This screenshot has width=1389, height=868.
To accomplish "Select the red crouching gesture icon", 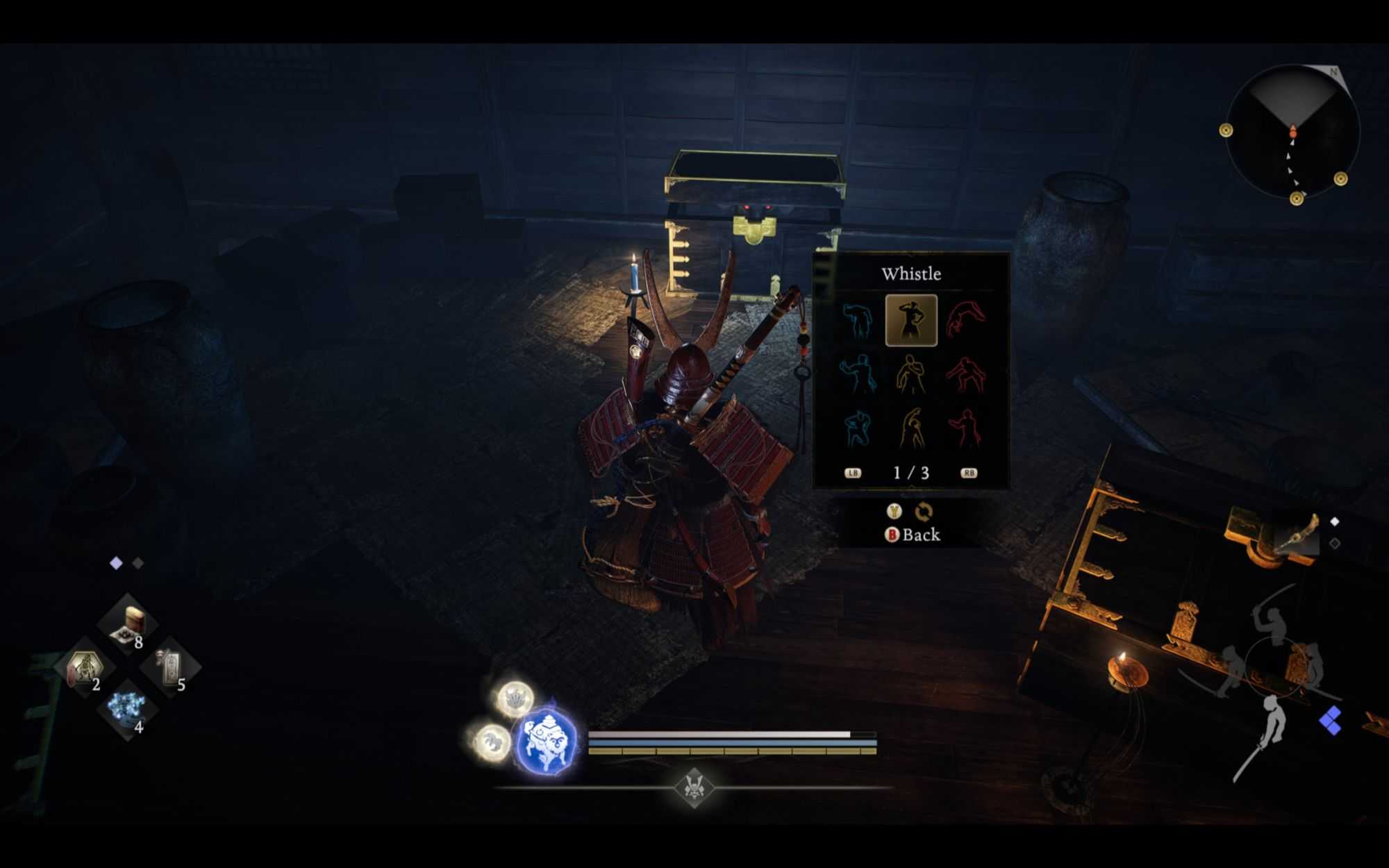I will pos(965,374).
